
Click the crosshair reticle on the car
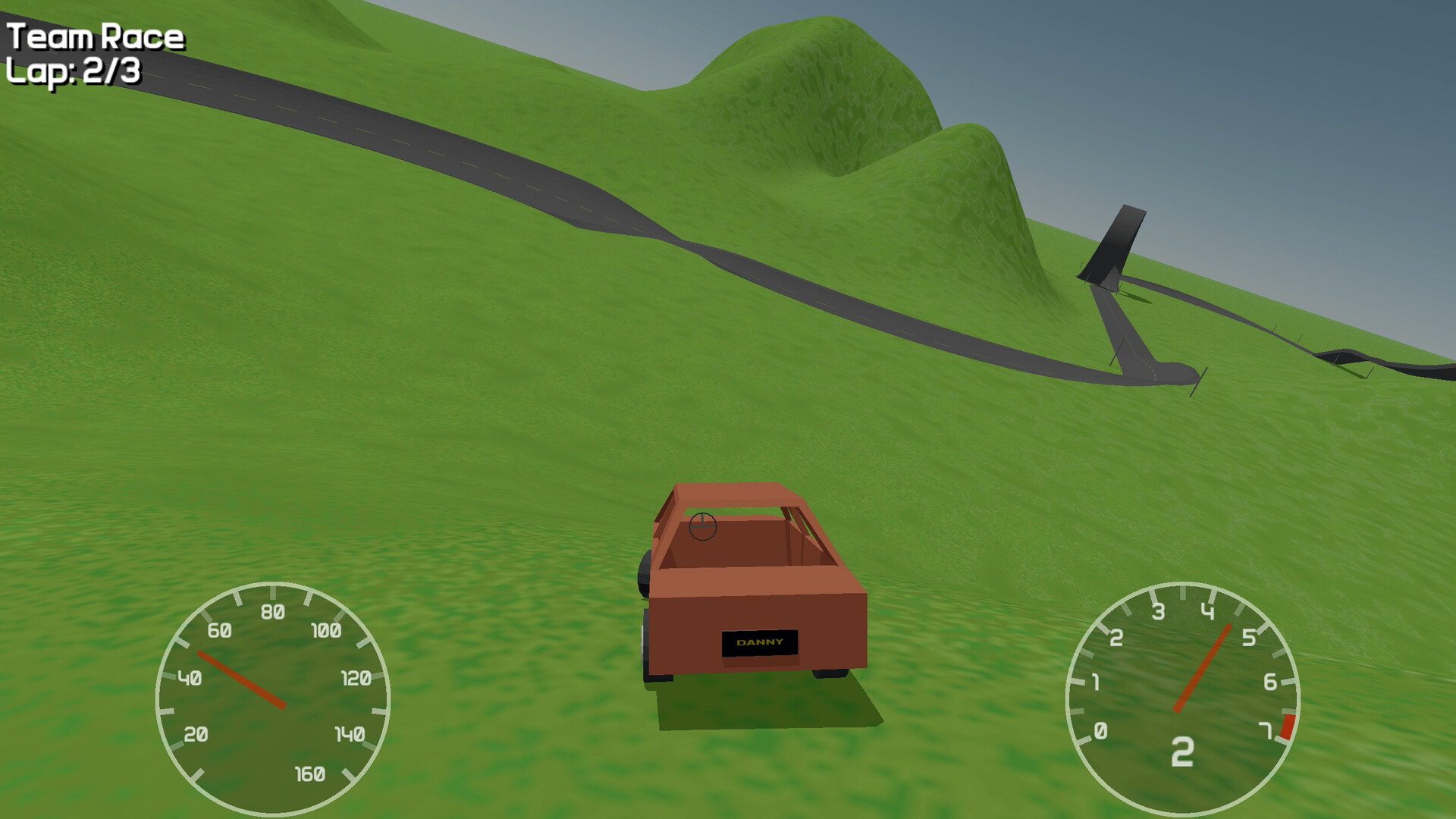(x=702, y=526)
